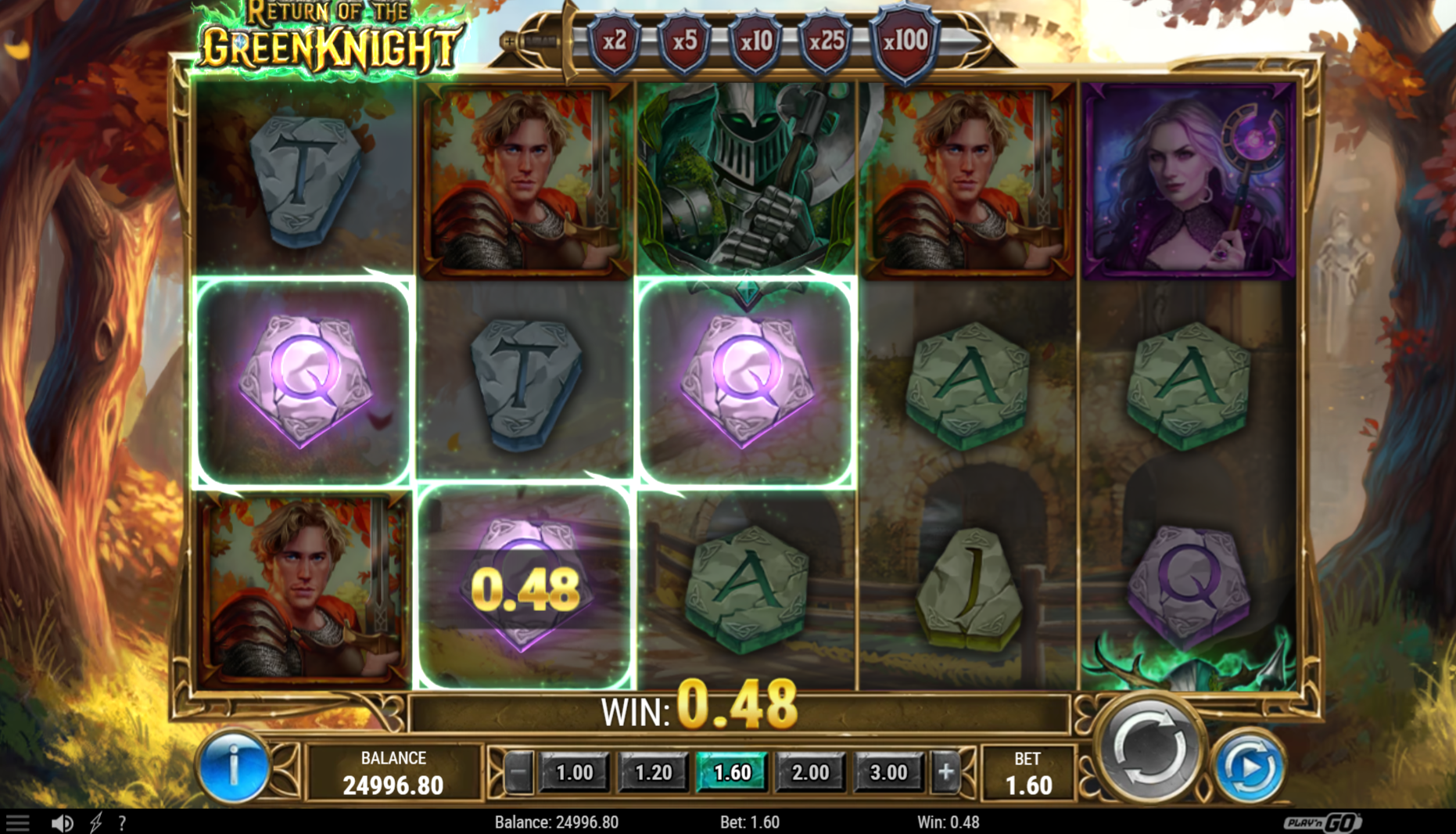
Task: Pick the 3.00 bet amount
Action: pos(888,773)
